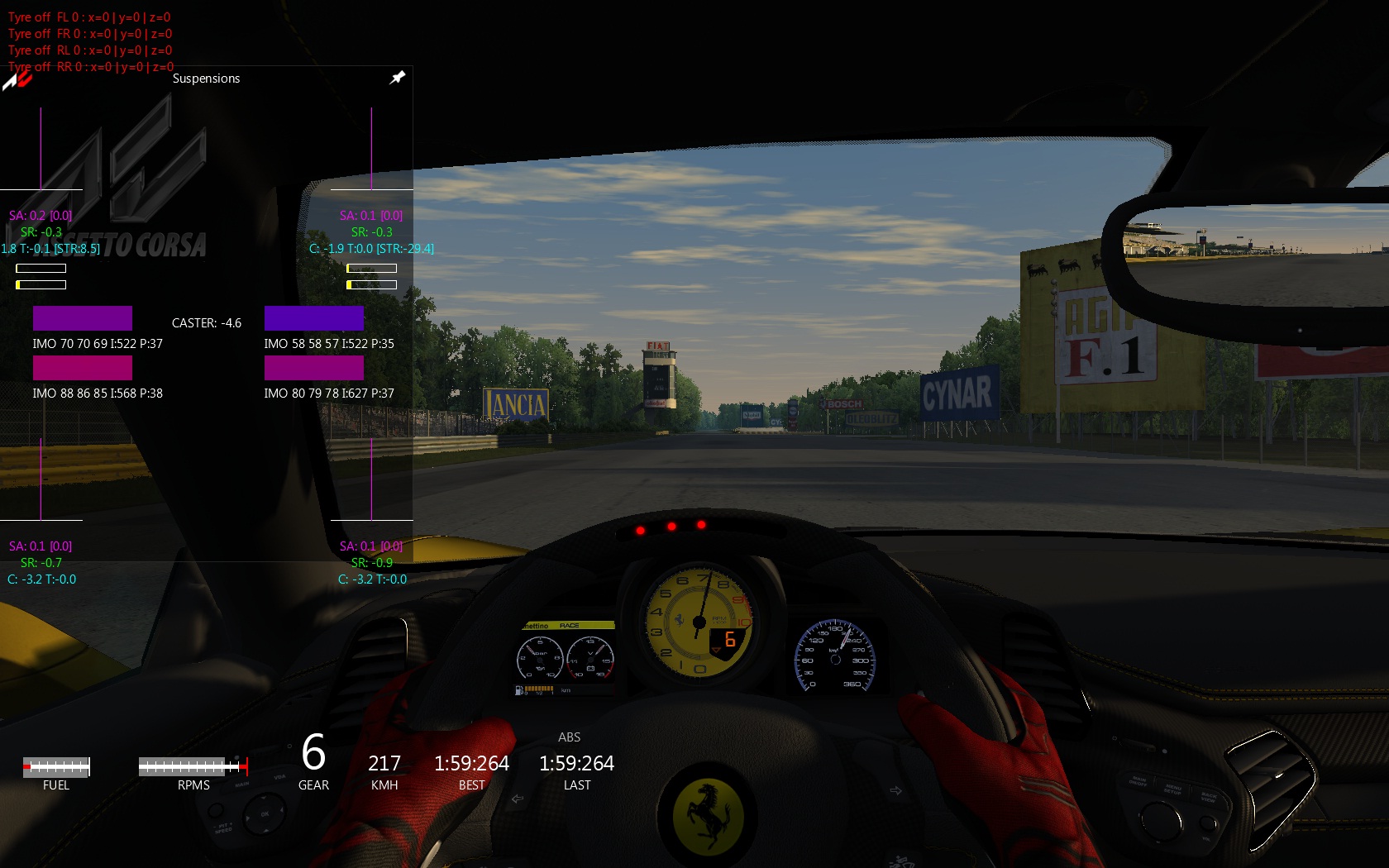Pin the Suspensions app window
The image size is (1389, 868).
tap(398, 78)
